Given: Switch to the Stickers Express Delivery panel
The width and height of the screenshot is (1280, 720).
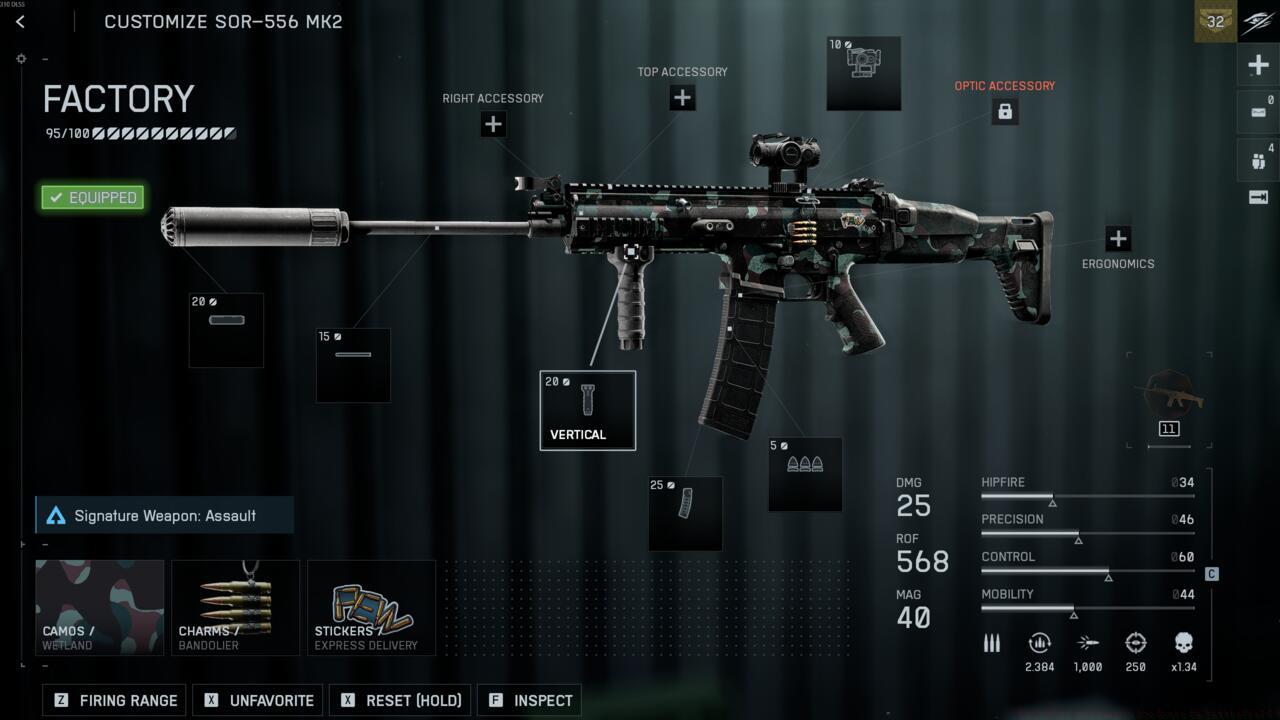Looking at the screenshot, I should 371,606.
